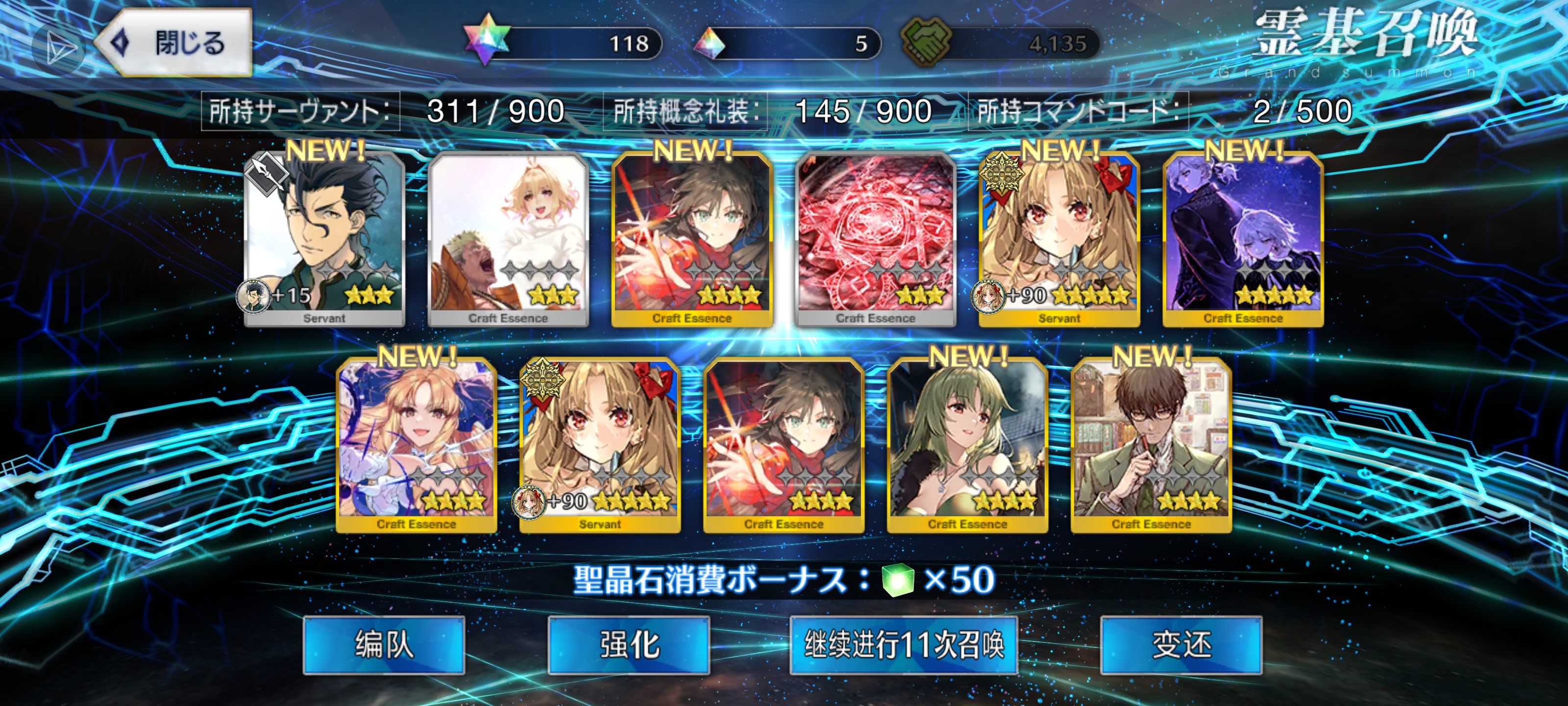The width and height of the screenshot is (1568, 706).
Task: Choose the NEW 5-star blonde Servant card
Action: (x=1059, y=239)
